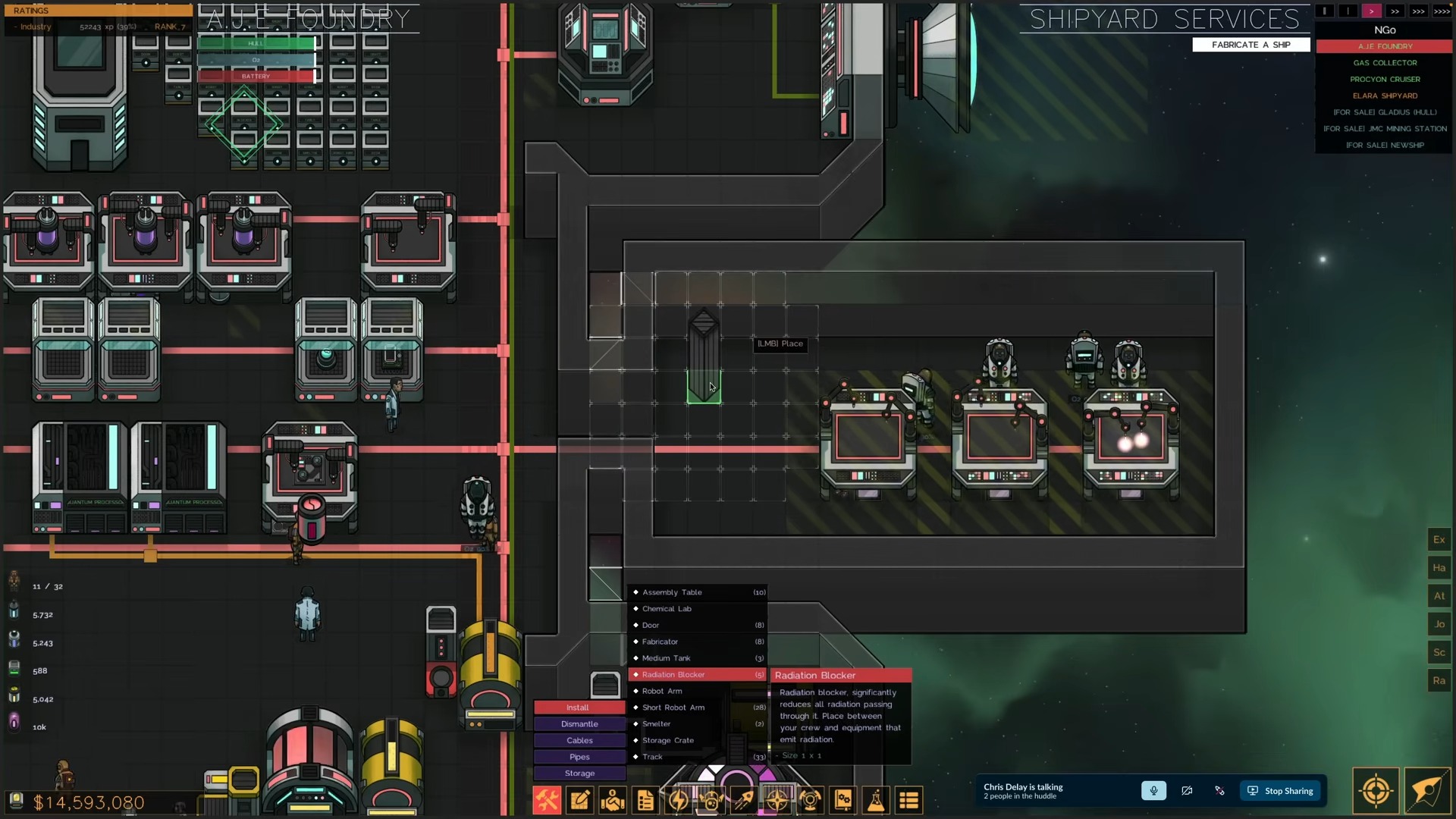The width and height of the screenshot is (1456, 819).
Task: Select Gas Collector in the ship list
Action: pyautogui.click(x=1385, y=63)
